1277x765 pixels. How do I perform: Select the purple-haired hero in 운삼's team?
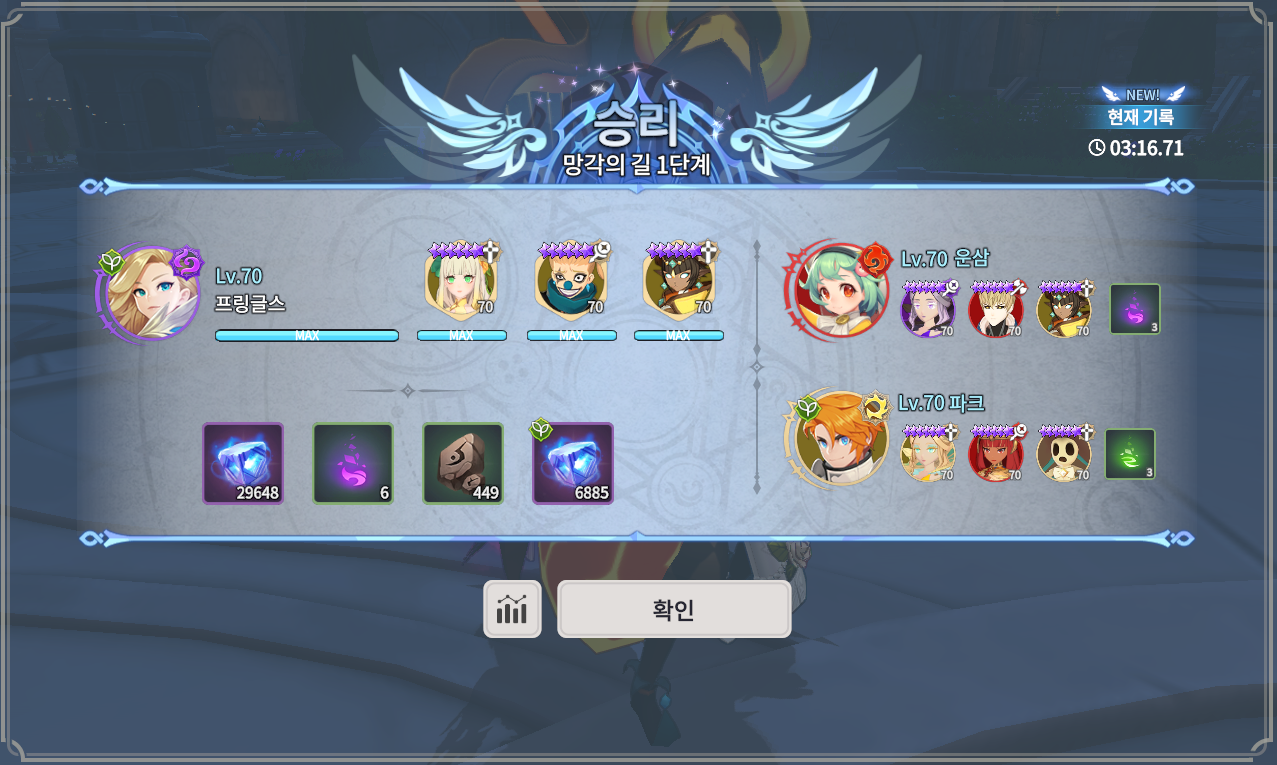tap(927, 309)
